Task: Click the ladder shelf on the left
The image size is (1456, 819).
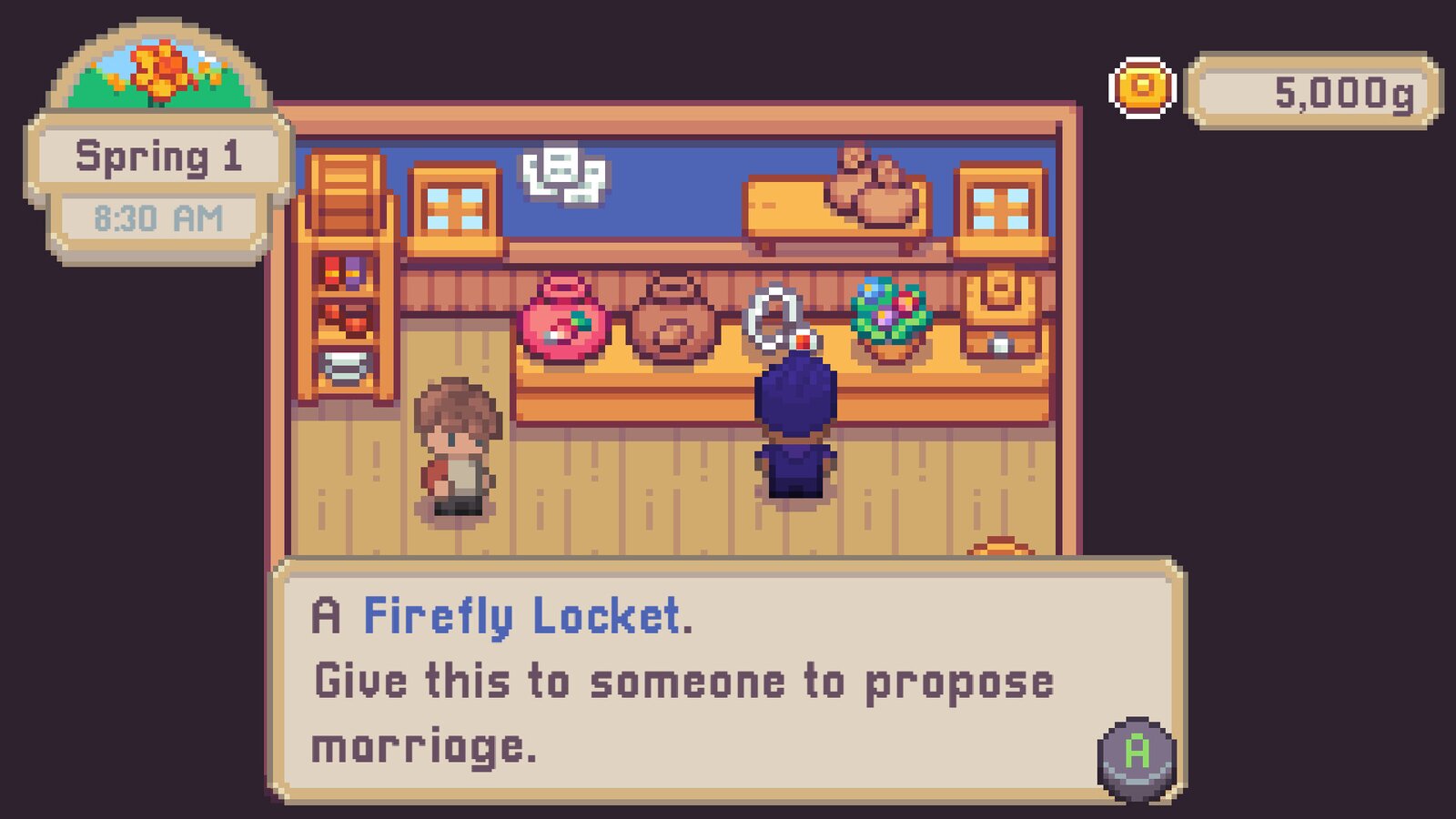Action: [344, 273]
